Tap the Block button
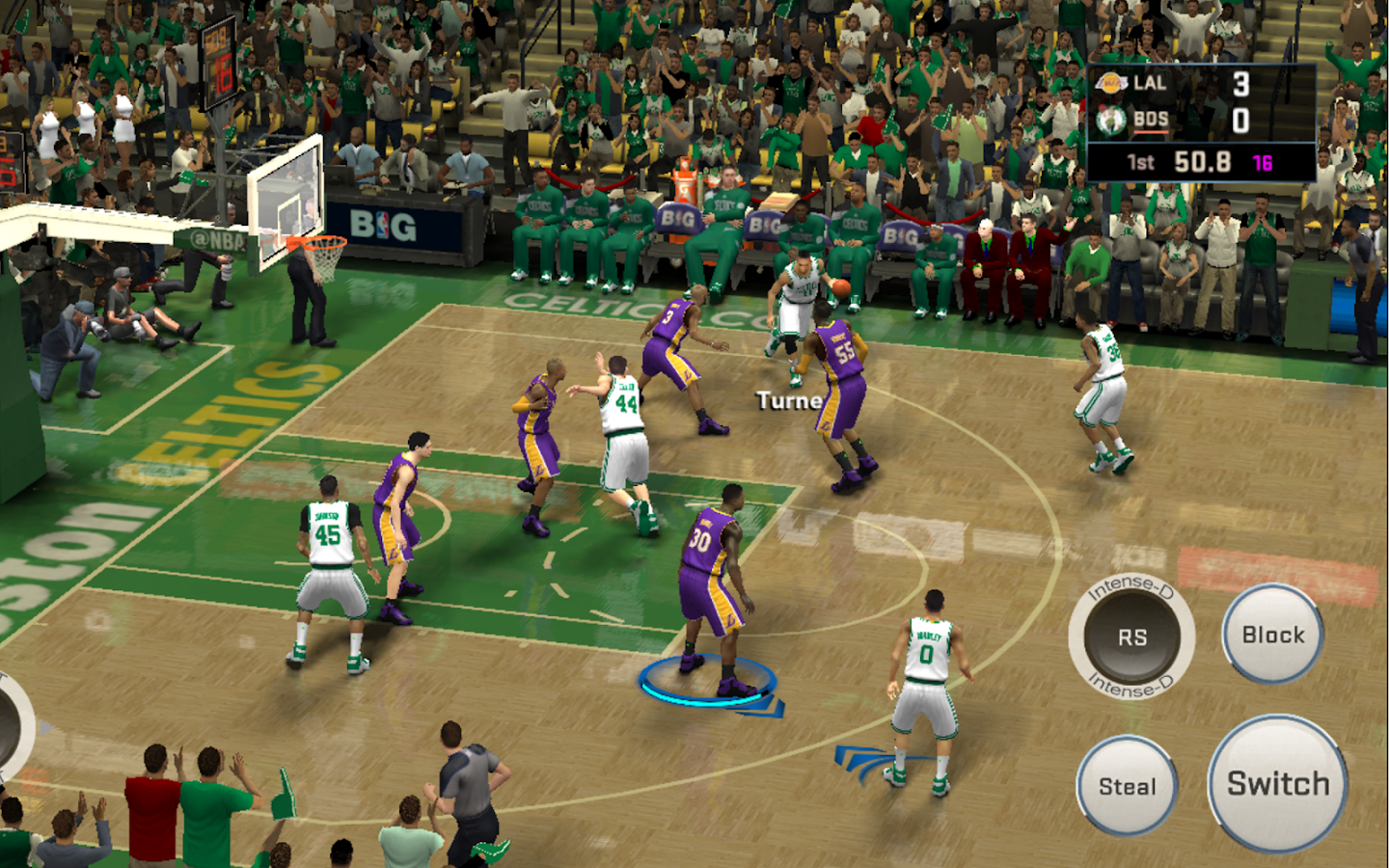 [x=1272, y=635]
